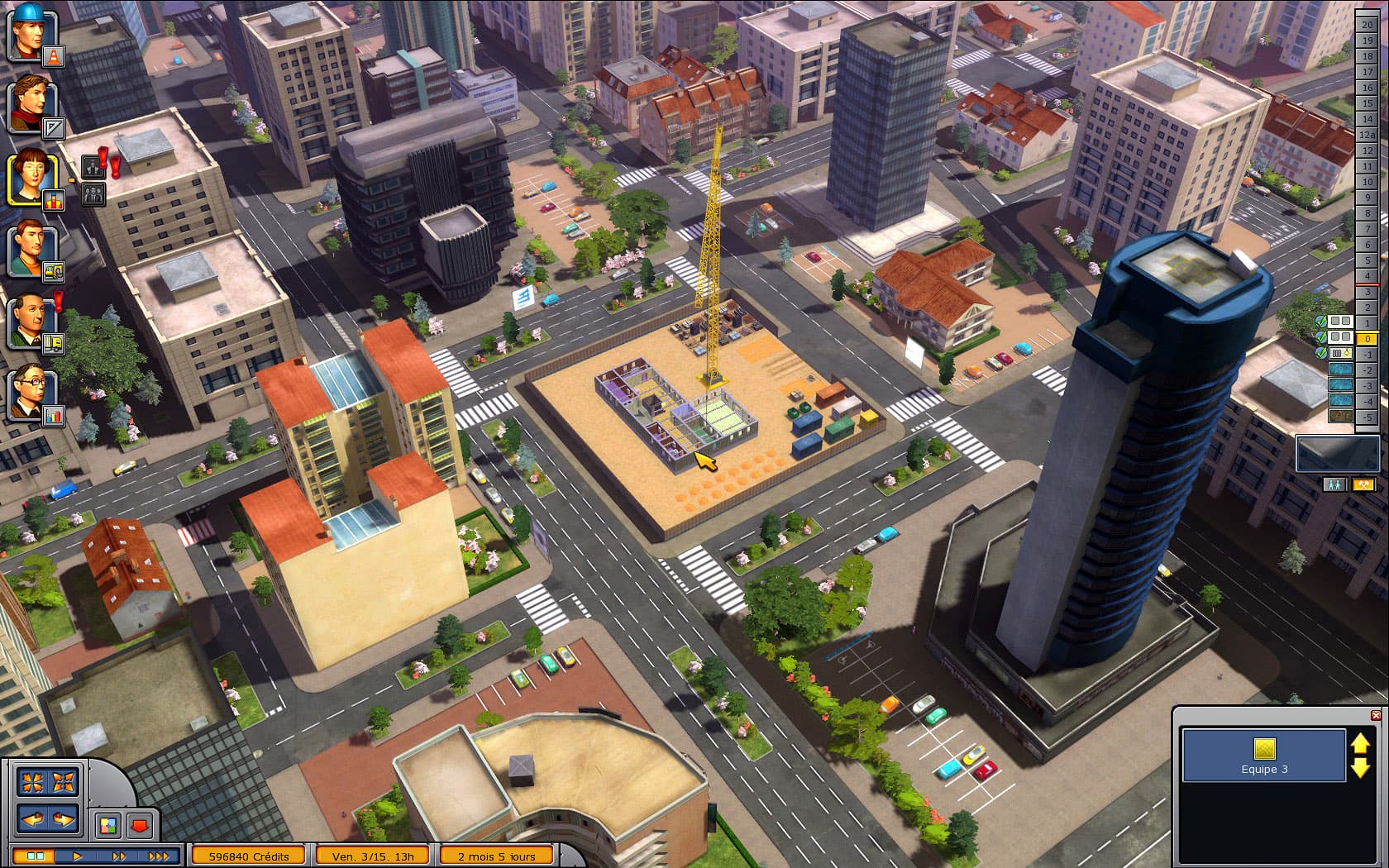Select the traffic cone icon under the helmeted foreman portrait
1389x868 pixels.
pyautogui.click(x=52, y=57)
